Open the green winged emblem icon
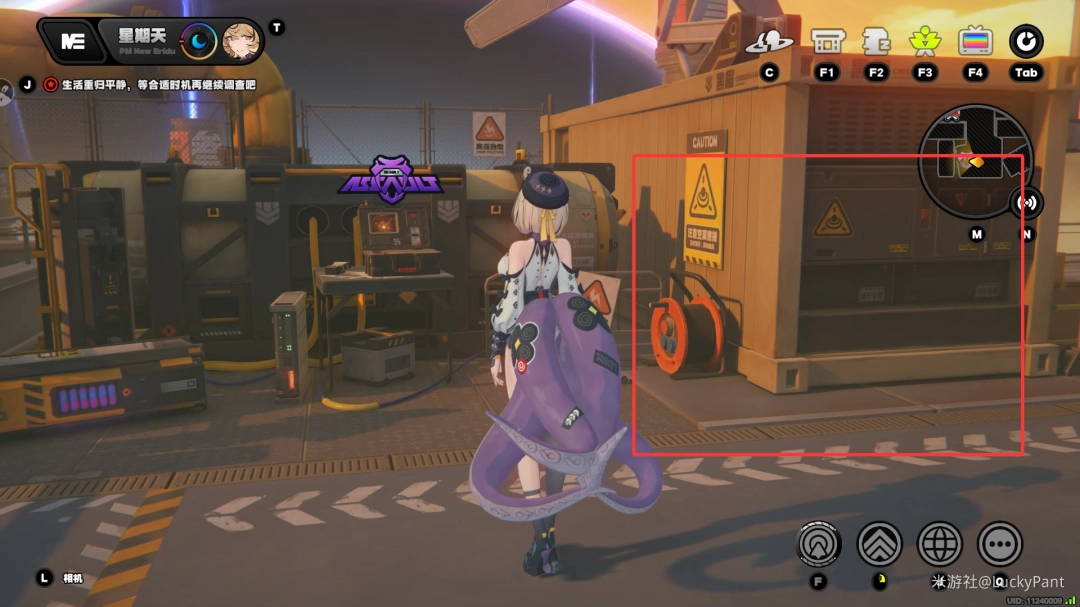1080x607 pixels. click(925, 41)
